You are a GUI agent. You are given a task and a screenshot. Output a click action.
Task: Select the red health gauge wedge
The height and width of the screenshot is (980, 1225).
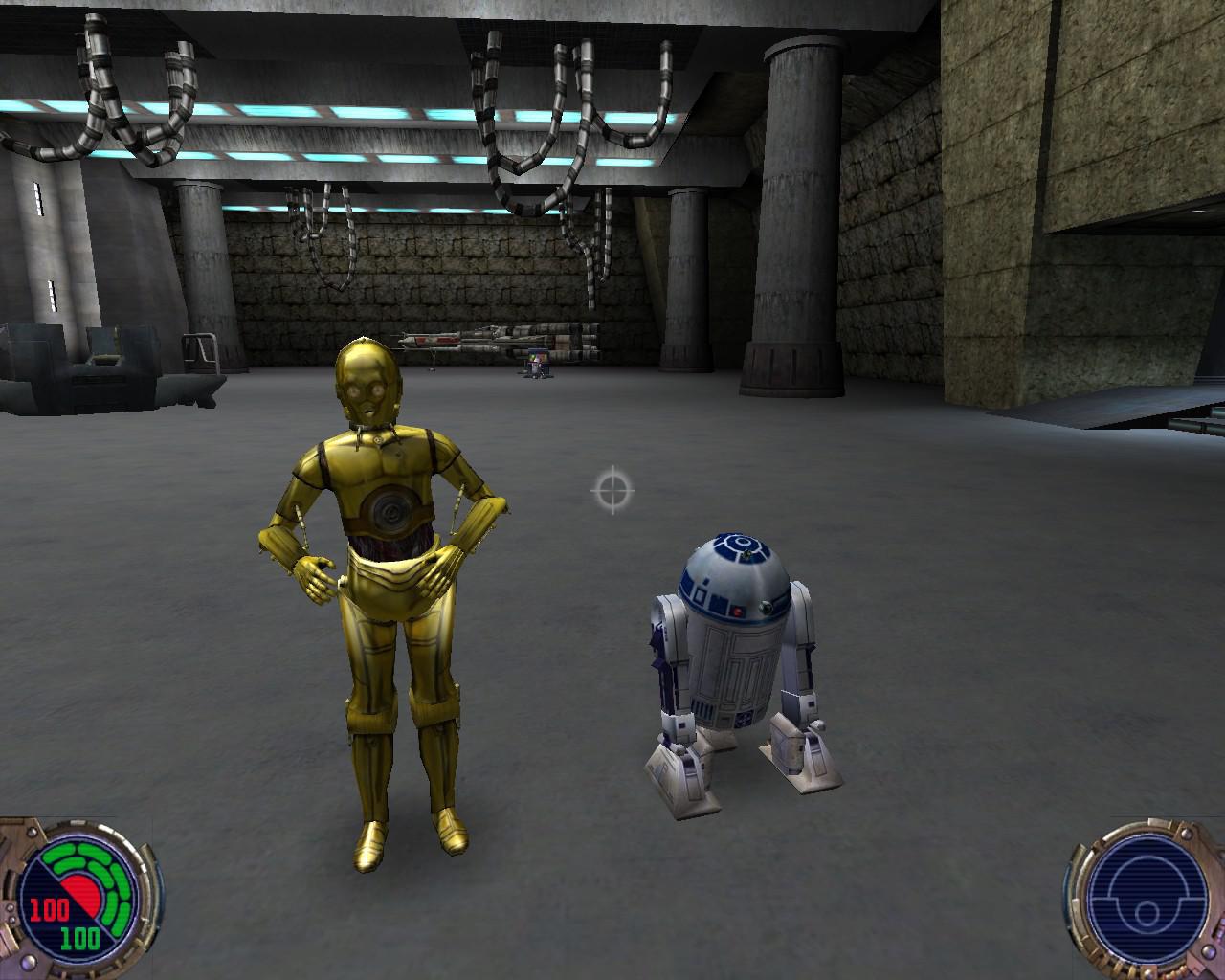point(82,893)
